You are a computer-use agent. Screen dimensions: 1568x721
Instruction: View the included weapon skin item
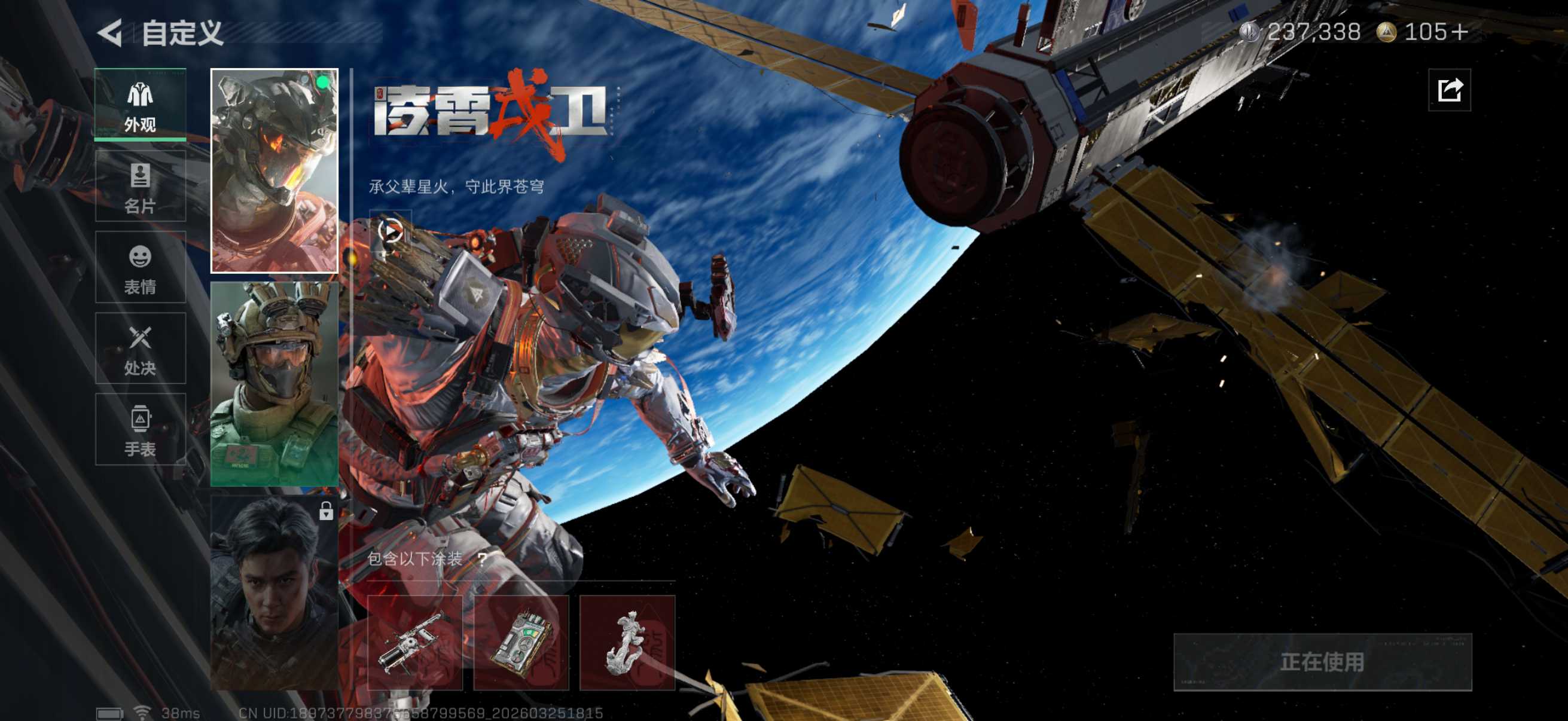pos(414,643)
